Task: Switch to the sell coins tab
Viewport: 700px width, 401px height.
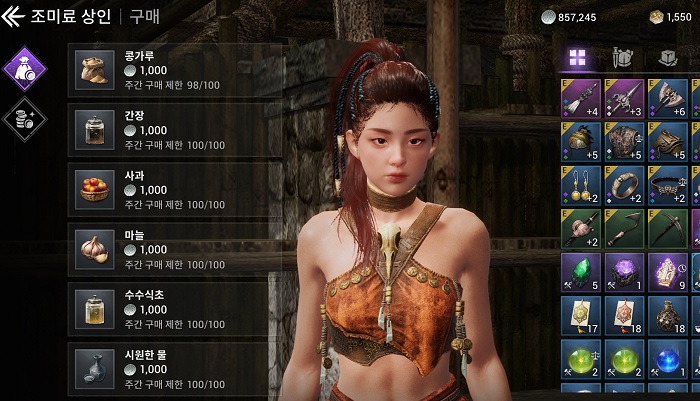Action: pyautogui.click(x=24, y=120)
